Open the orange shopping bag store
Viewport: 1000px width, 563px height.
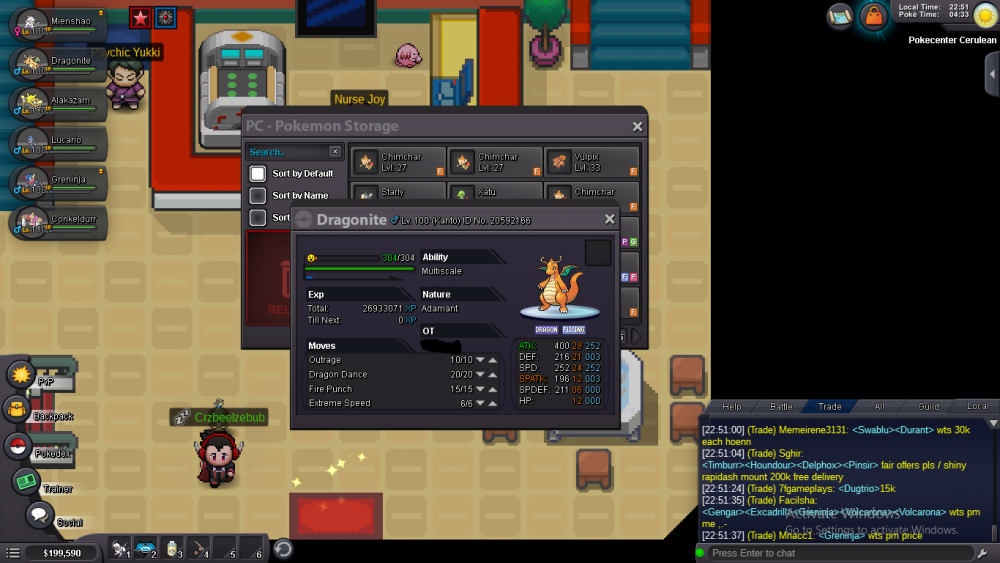(873, 16)
